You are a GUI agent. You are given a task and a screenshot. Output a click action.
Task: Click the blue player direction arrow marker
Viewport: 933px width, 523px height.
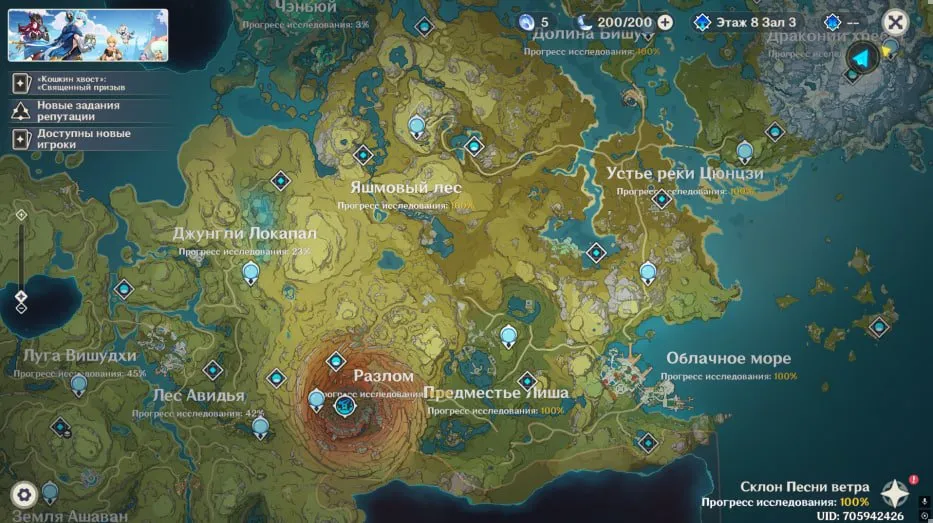pos(861,59)
